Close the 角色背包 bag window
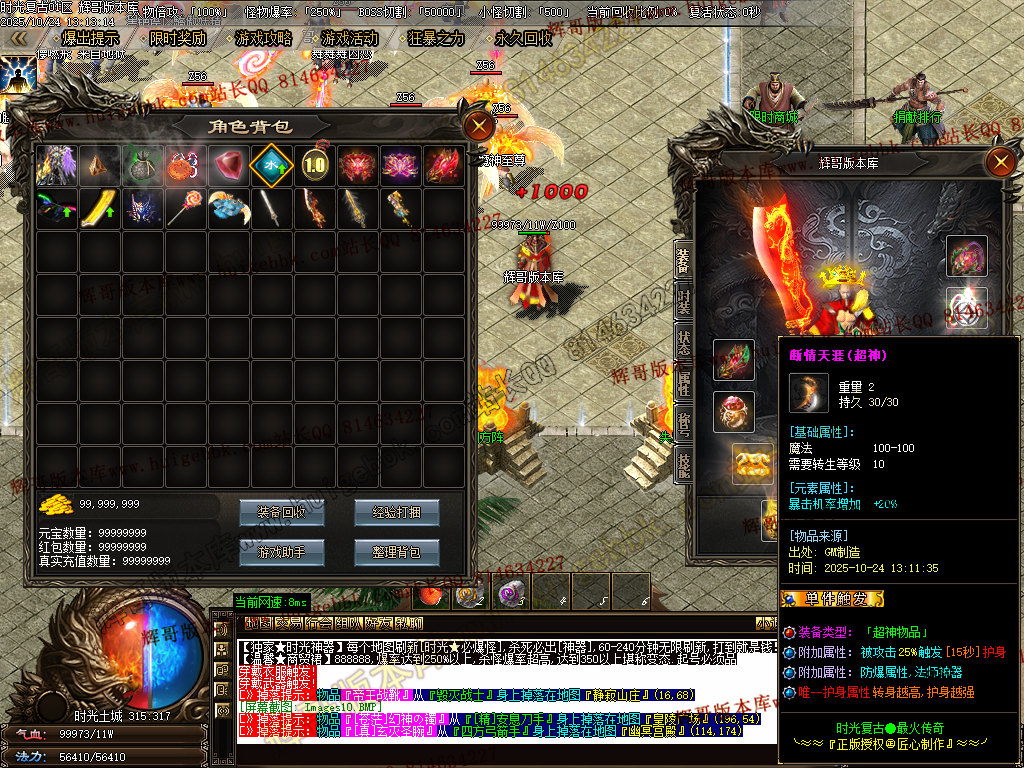 [x=479, y=127]
